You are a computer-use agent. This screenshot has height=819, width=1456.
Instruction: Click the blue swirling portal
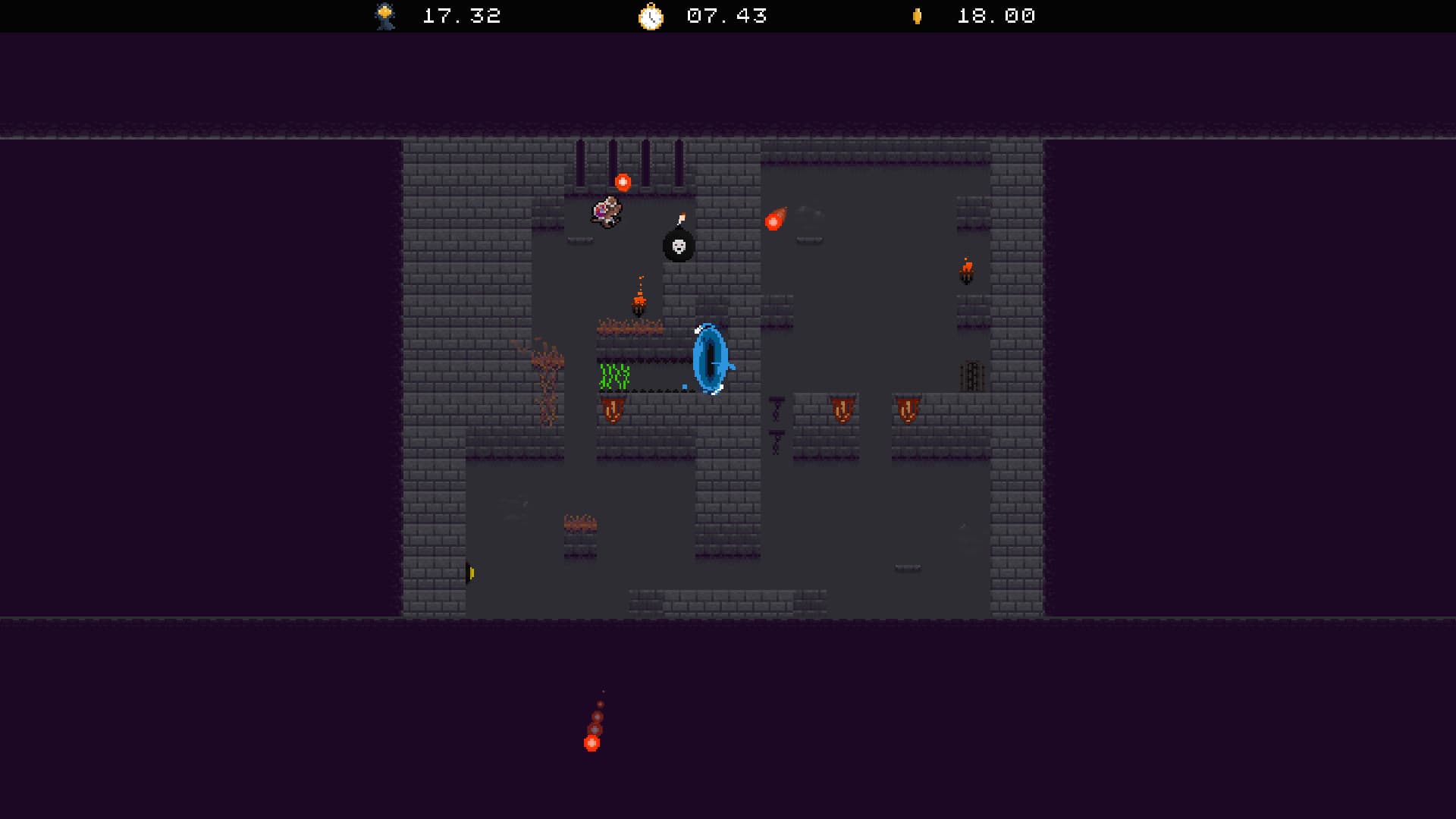(x=710, y=356)
